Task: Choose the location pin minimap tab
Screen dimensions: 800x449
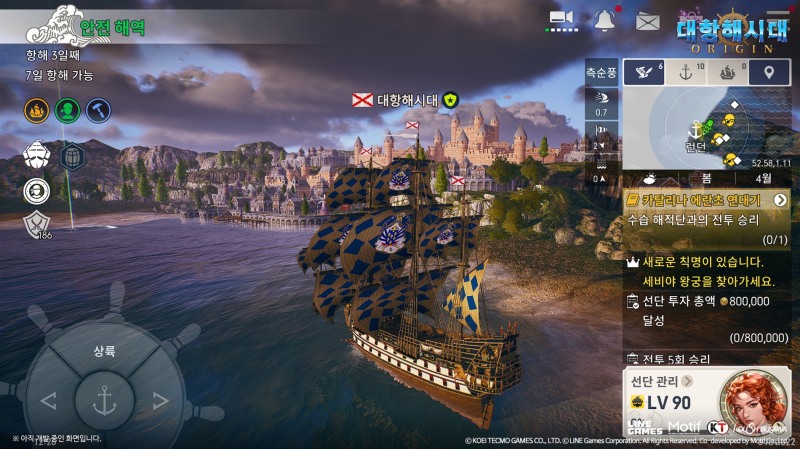Action: 768,72
